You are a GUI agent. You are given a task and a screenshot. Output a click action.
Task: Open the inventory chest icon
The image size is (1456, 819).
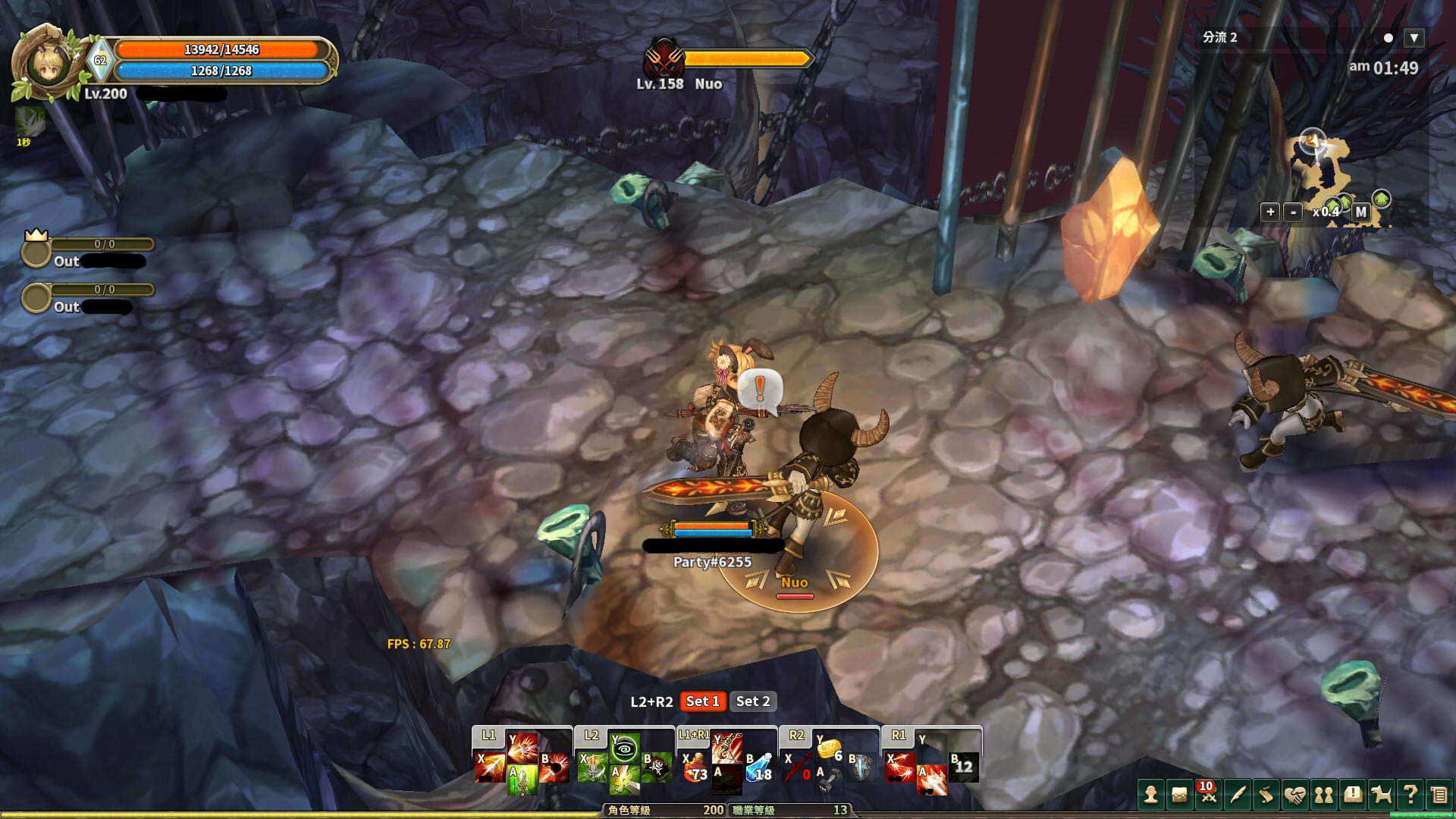click(1180, 795)
